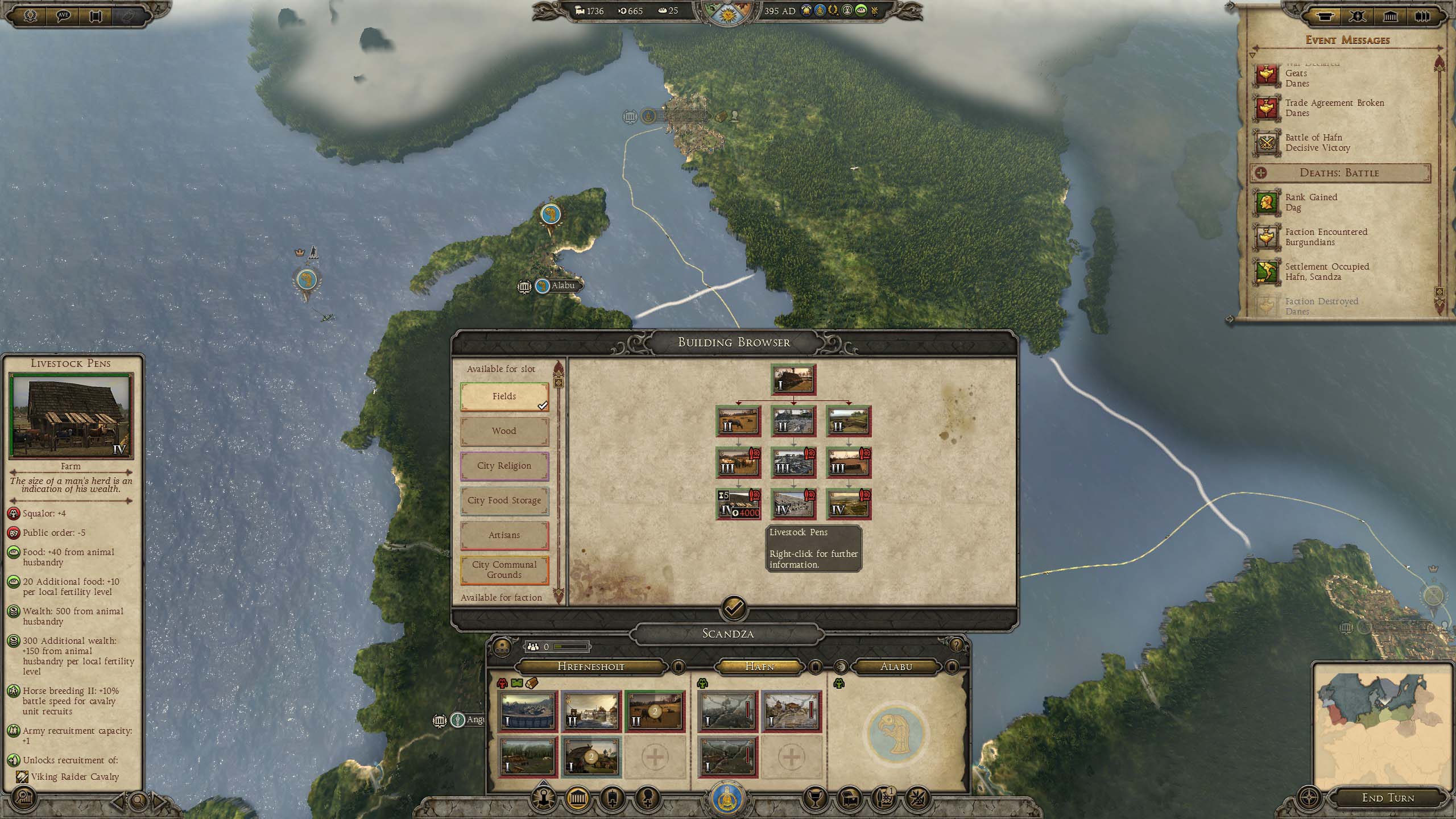Select City Food Storage category
This screenshot has height=819, width=1456.
(x=504, y=500)
